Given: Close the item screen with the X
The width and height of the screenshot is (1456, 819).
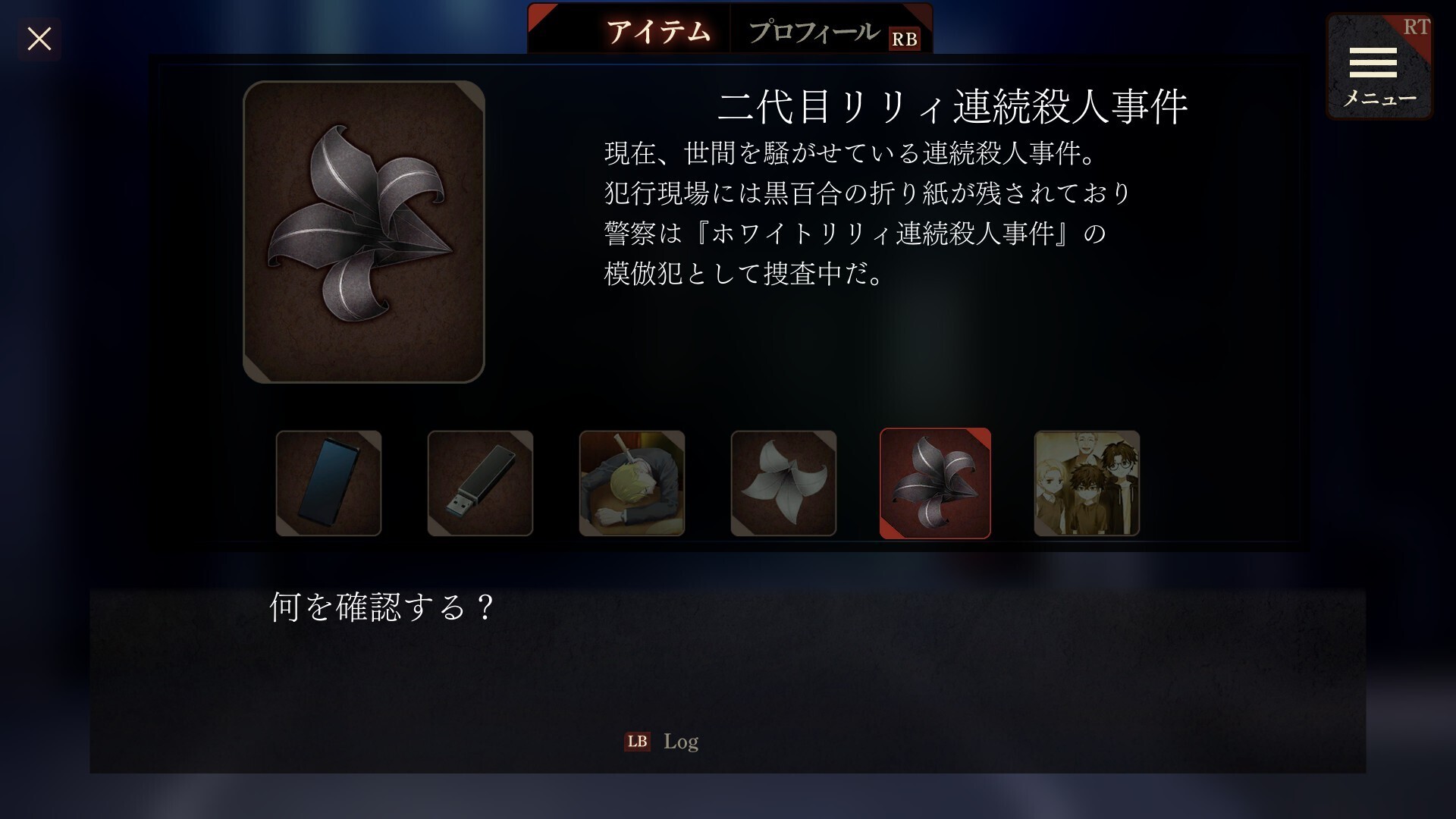Looking at the screenshot, I should 39,39.
